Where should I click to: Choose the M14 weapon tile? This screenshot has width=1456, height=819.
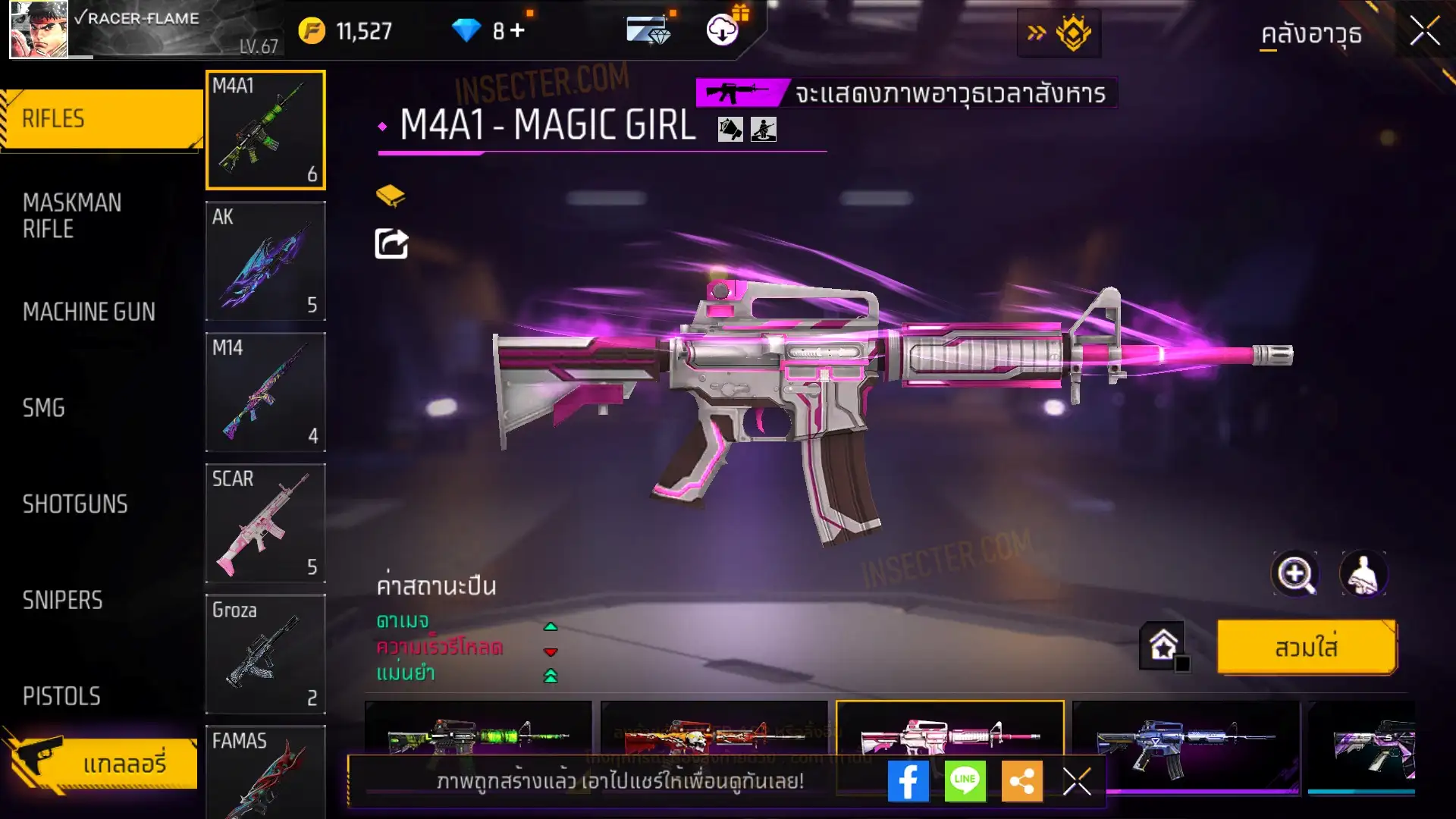pyautogui.click(x=265, y=392)
